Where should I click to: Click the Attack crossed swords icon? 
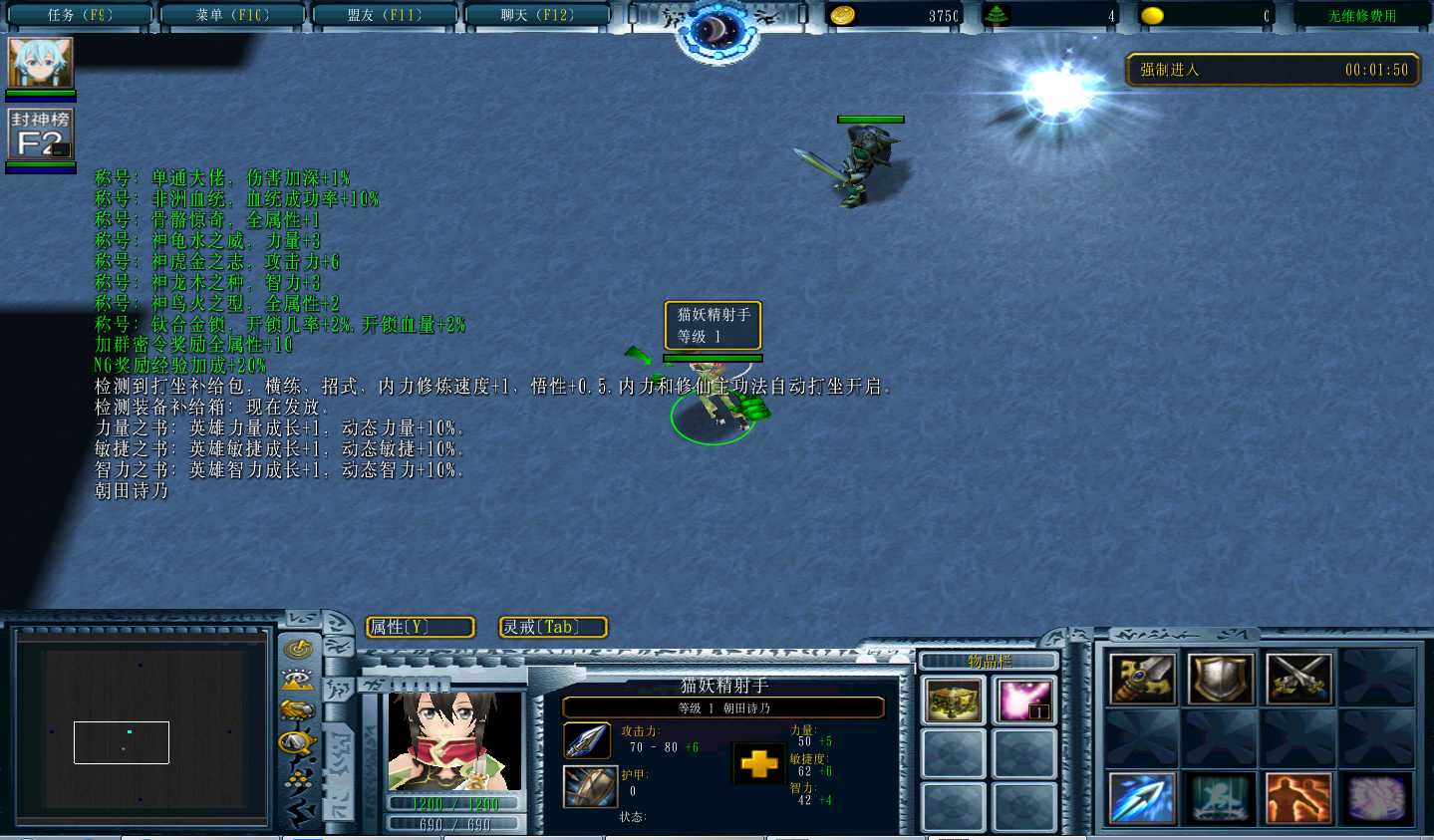pos(1297,679)
